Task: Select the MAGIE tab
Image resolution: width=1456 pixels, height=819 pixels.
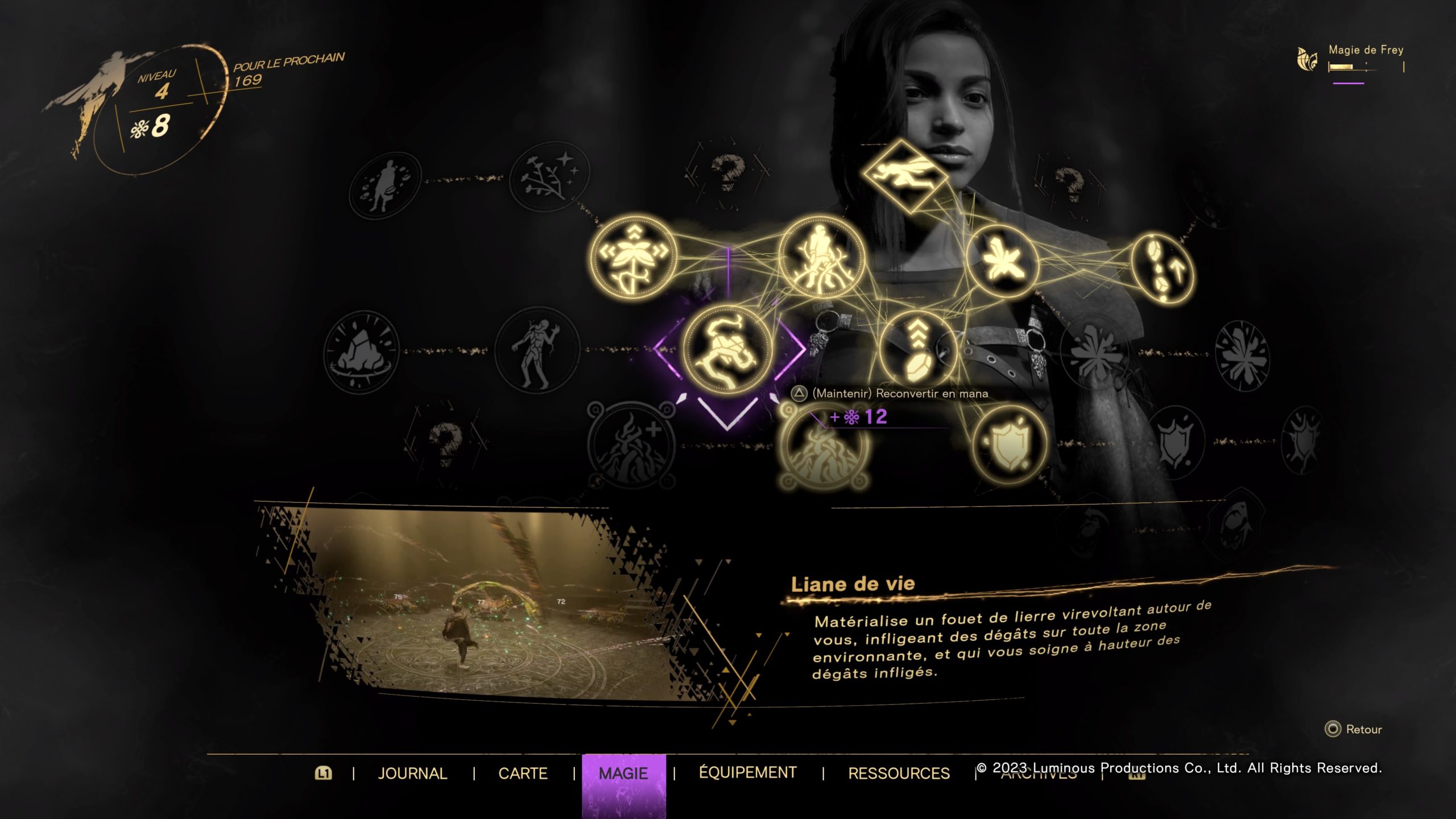Action: [623, 773]
